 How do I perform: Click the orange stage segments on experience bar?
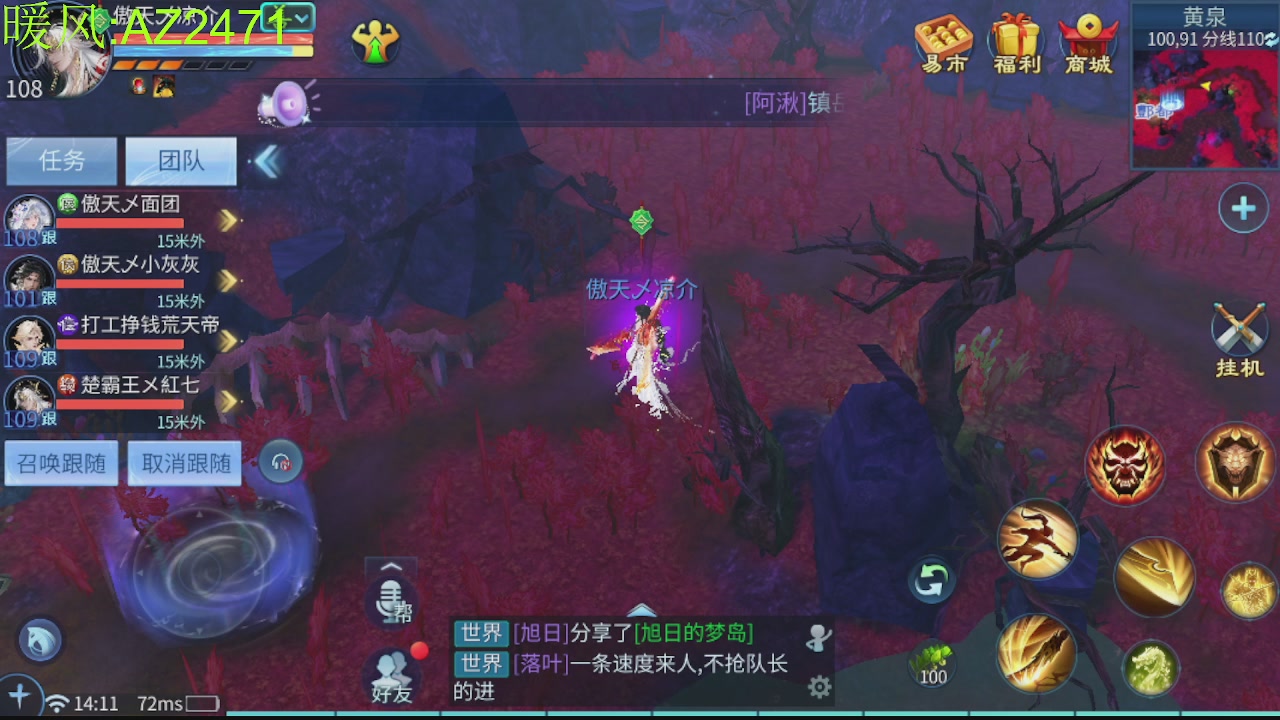pyautogui.click(x=150, y=62)
